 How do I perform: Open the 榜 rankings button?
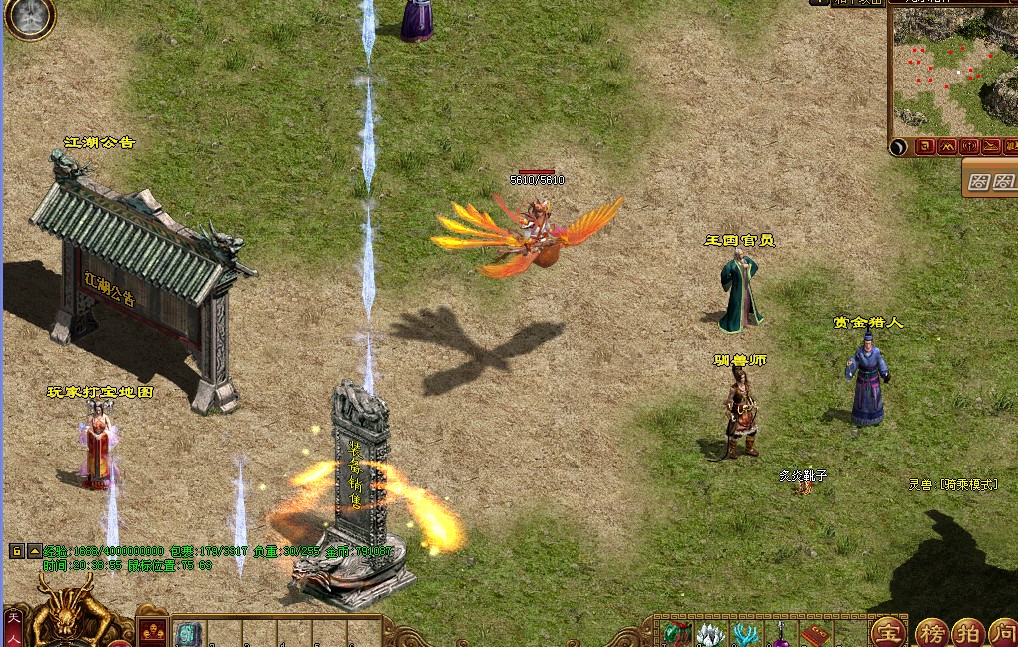[x=931, y=632]
